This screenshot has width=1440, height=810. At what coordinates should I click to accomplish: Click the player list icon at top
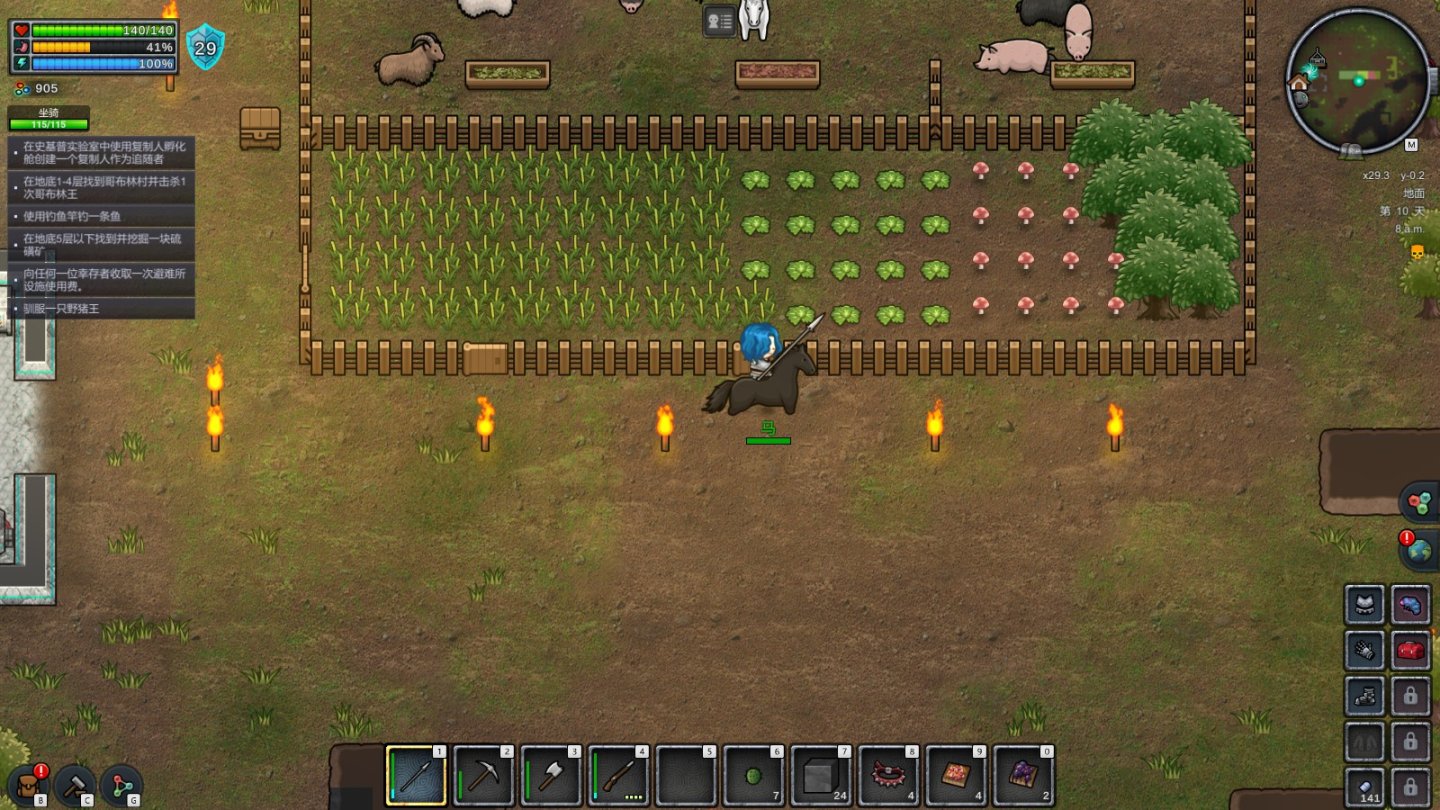click(x=719, y=20)
